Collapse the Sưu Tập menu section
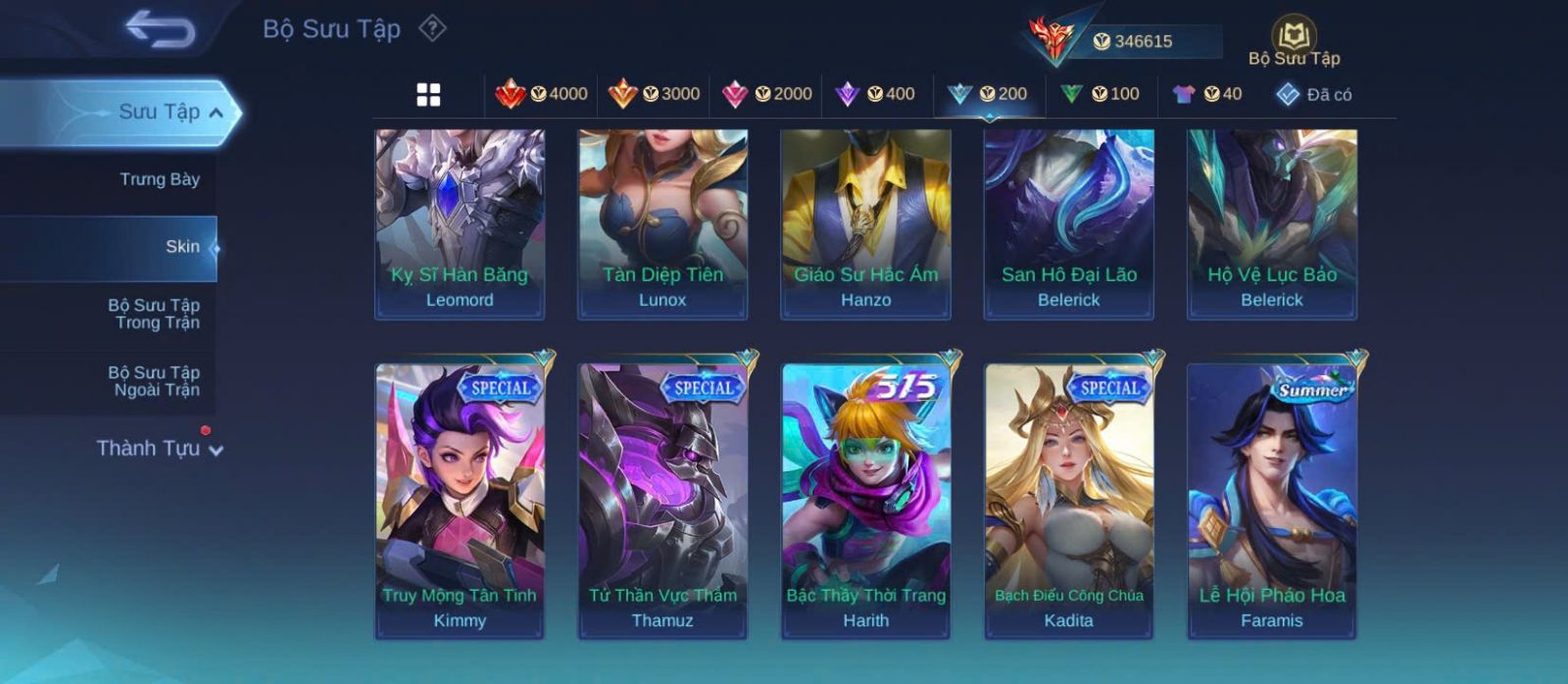Viewport: 1568px width, 684px height. click(217, 113)
